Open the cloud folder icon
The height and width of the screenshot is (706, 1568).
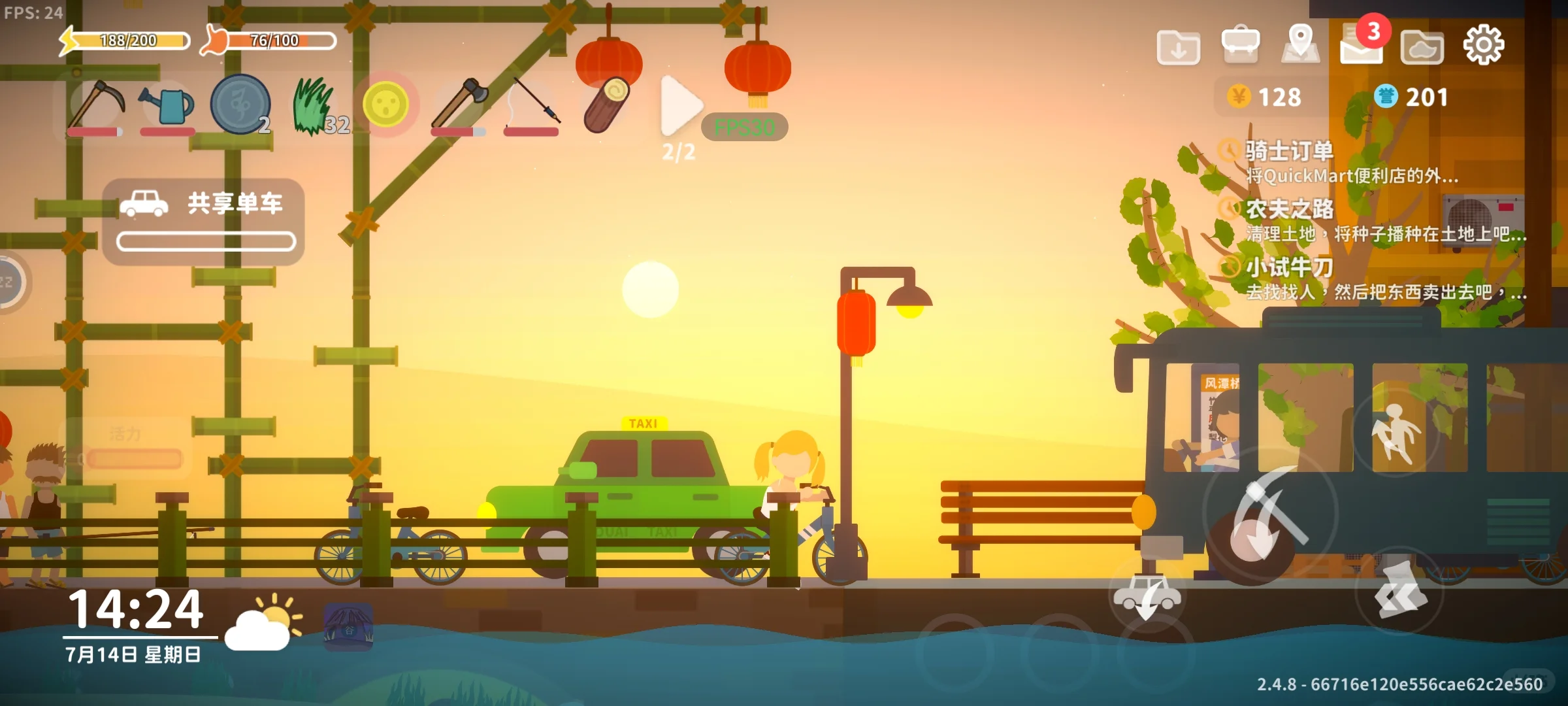pyautogui.click(x=1422, y=47)
